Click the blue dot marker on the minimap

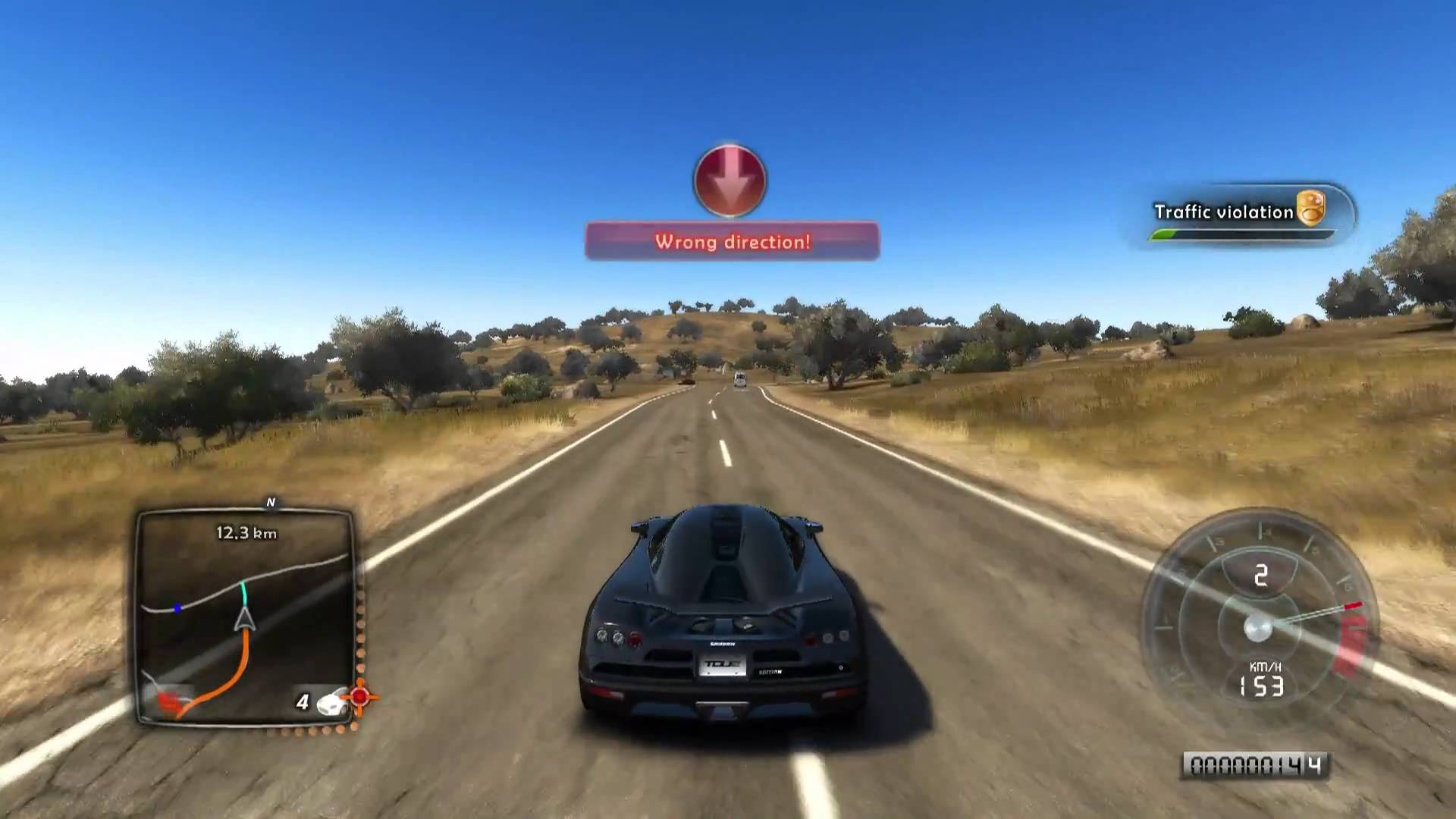coord(177,608)
